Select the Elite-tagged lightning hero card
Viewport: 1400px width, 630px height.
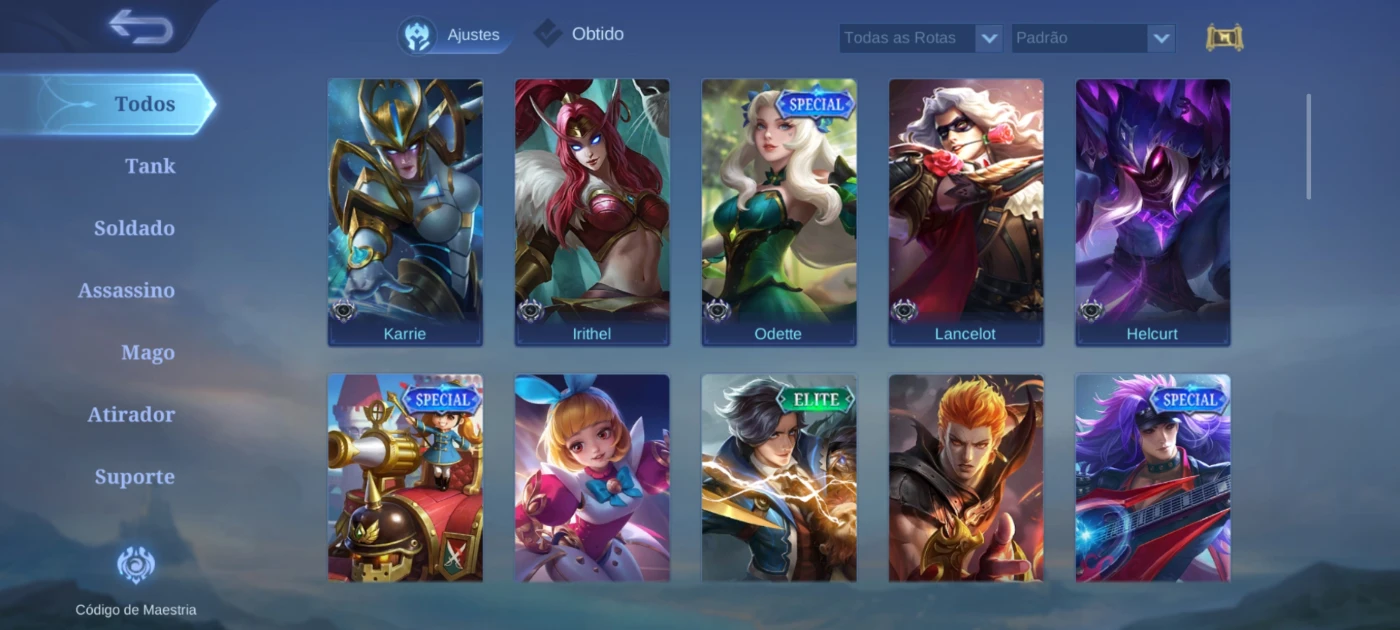(779, 478)
